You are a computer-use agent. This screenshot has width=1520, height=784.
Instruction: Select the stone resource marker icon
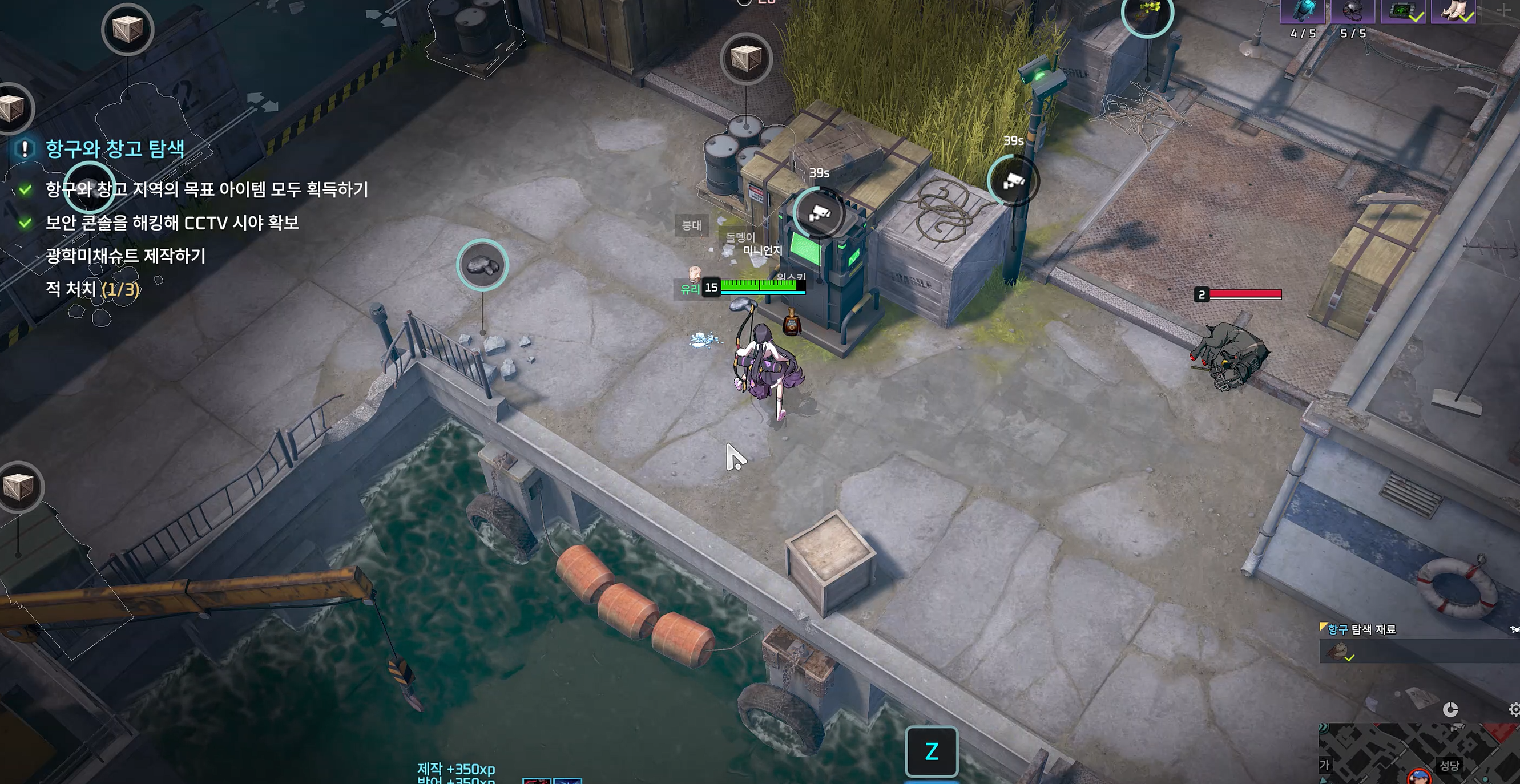point(483,265)
